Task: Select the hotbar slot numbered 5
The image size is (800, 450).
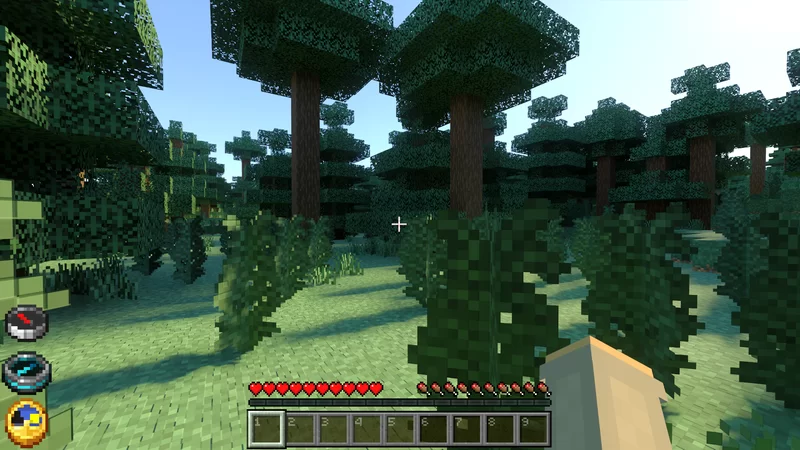Action: click(x=400, y=428)
